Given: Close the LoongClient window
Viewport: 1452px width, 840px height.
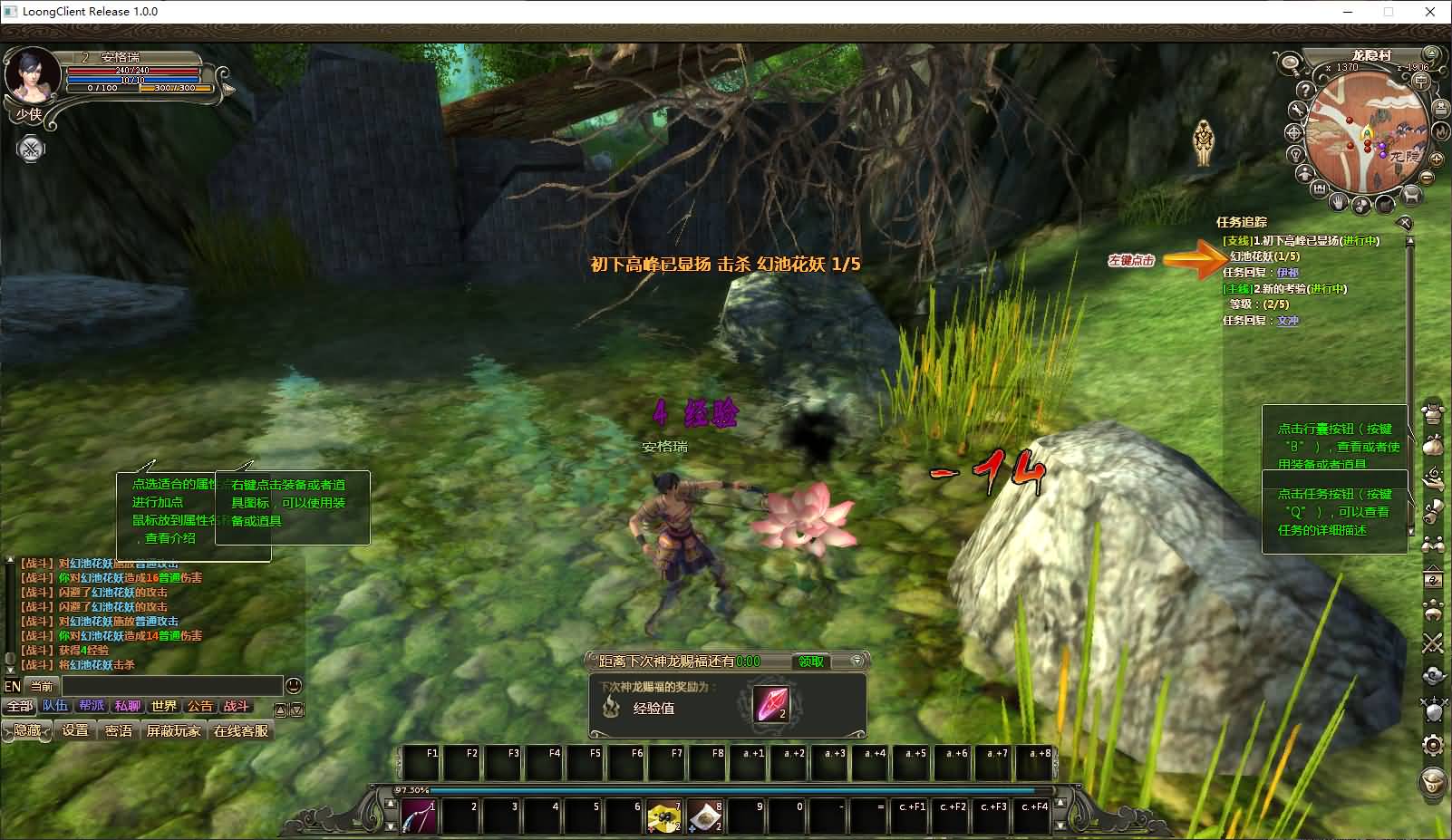Looking at the screenshot, I should 1430,12.
